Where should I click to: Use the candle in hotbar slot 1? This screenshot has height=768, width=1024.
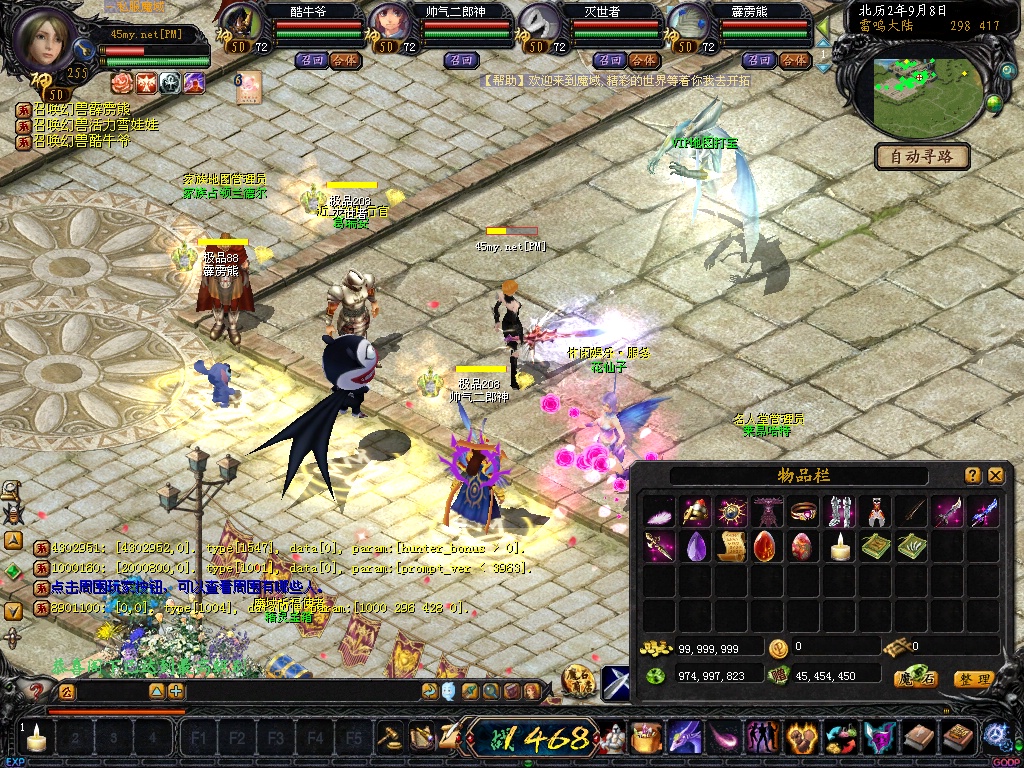tap(37, 740)
